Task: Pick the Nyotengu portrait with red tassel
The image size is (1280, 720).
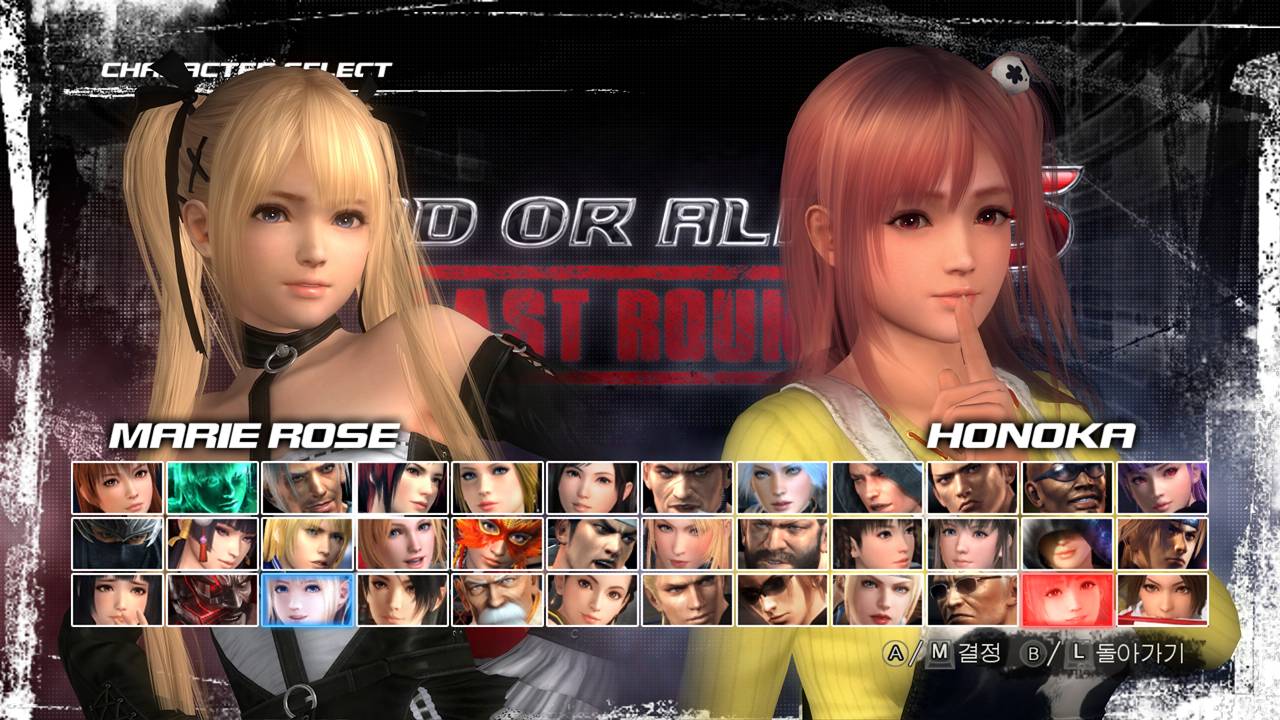Action: coord(212,543)
